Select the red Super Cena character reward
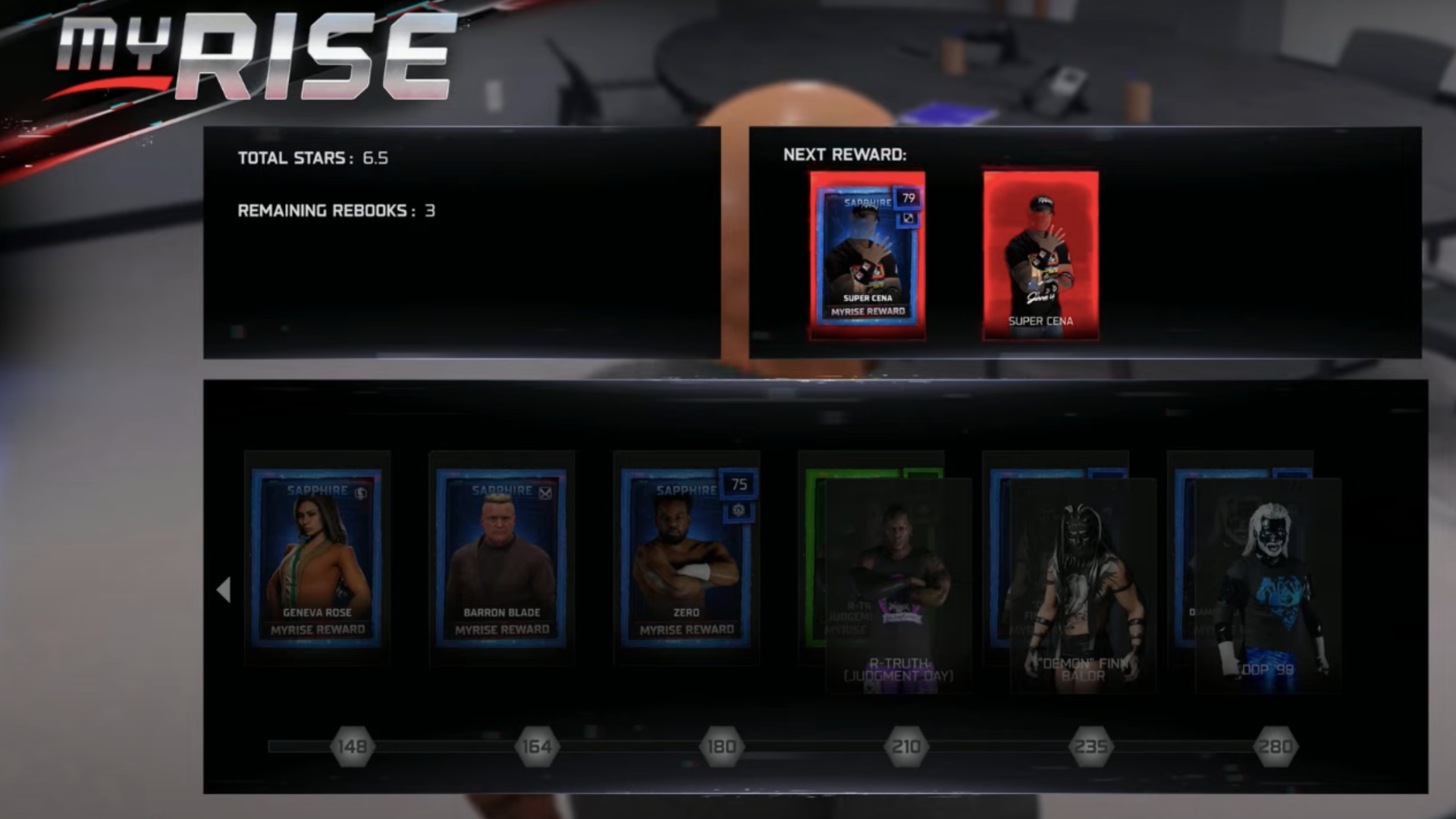 [1040, 255]
